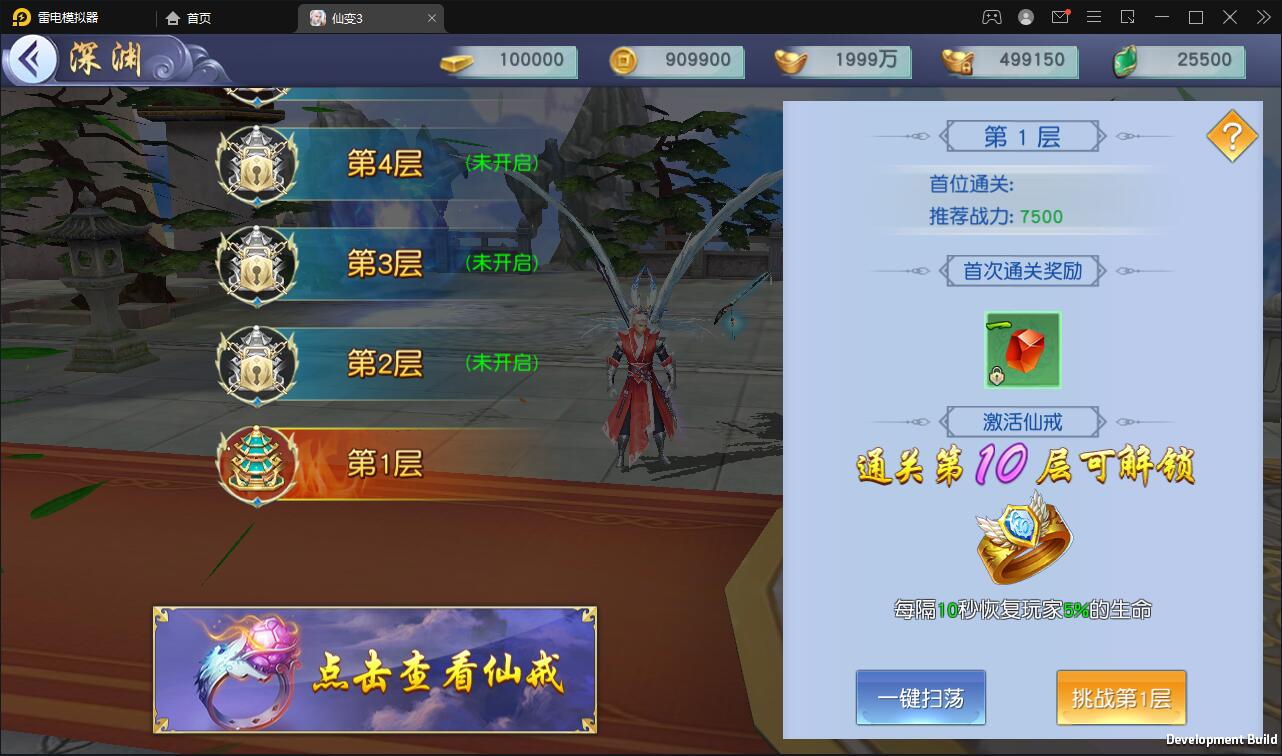Click the red gem first-clear reward icon
The height and width of the screenshot is (756, 1282).
pyautogui.click(x=1021, y=348)
